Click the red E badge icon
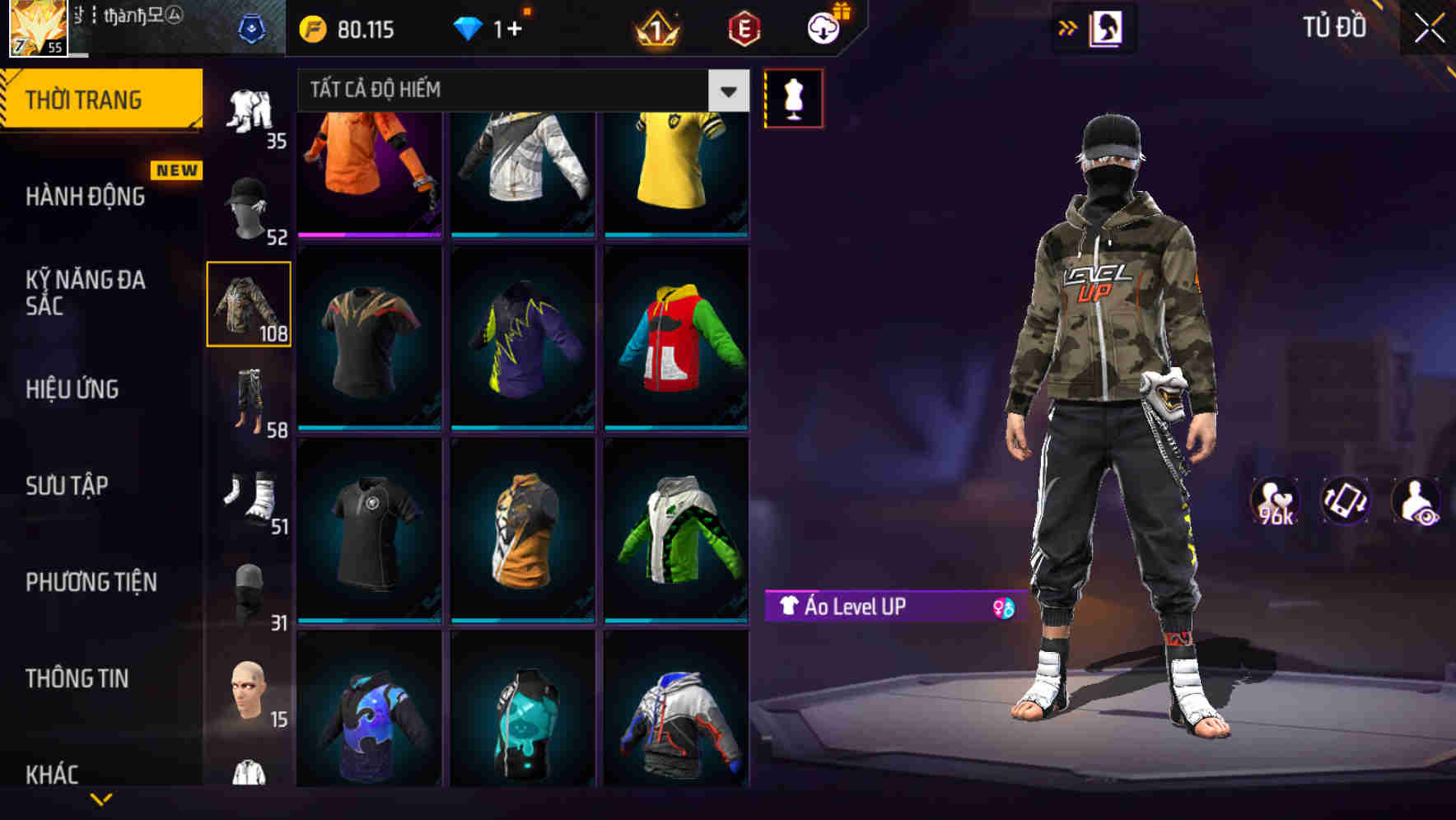The width and height of the screenshot is (1456, 820). 740,27
